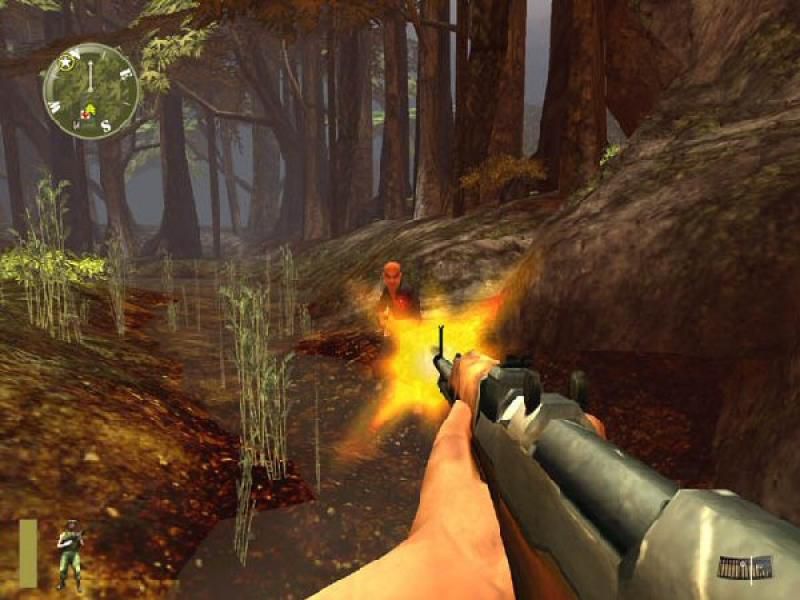Viewport: 800px width, 600px height.
Task: Click the circular compass radar
Action: [91, 91]
